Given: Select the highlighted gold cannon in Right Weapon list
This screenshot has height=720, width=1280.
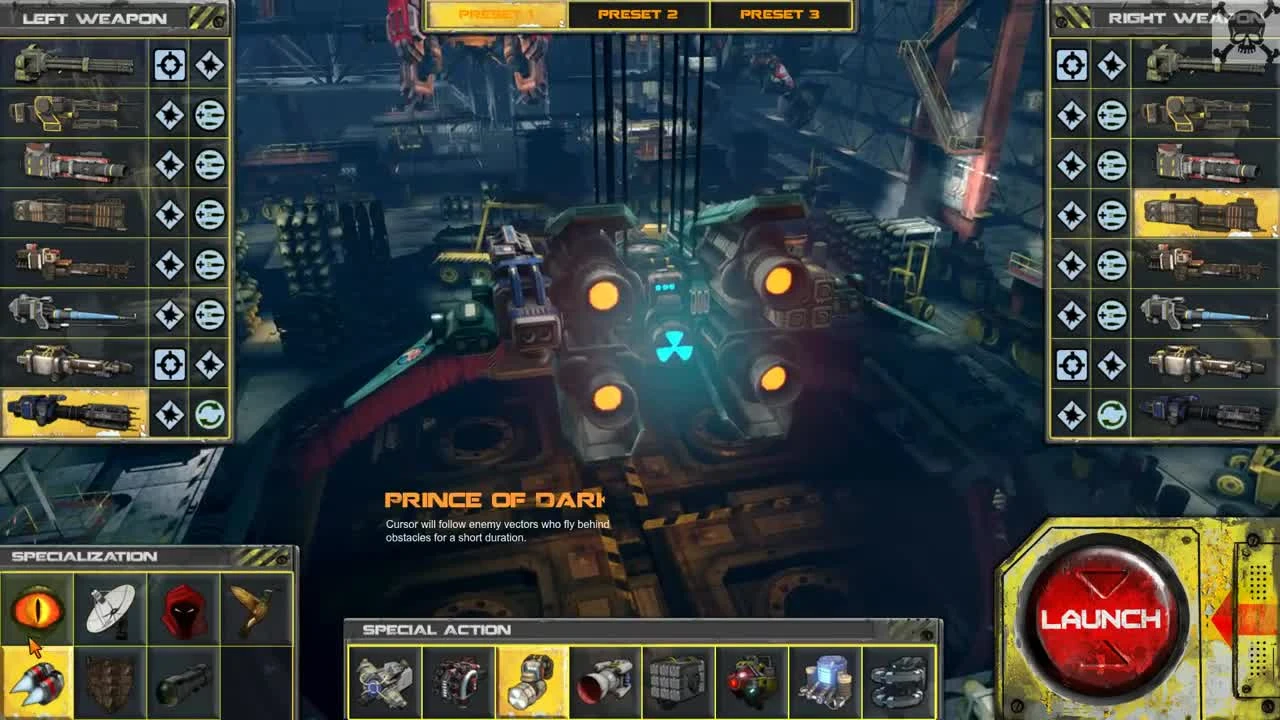Looking at the screenshot, I should click(1200, 212).
